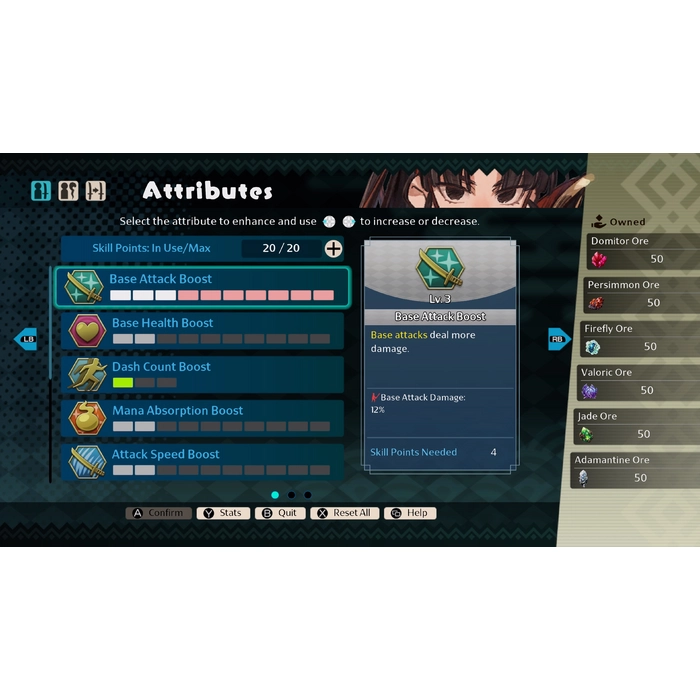This screenshot has width=700, height=700.
Task: Open the Stats screen
Action: [x=222, y=513]
